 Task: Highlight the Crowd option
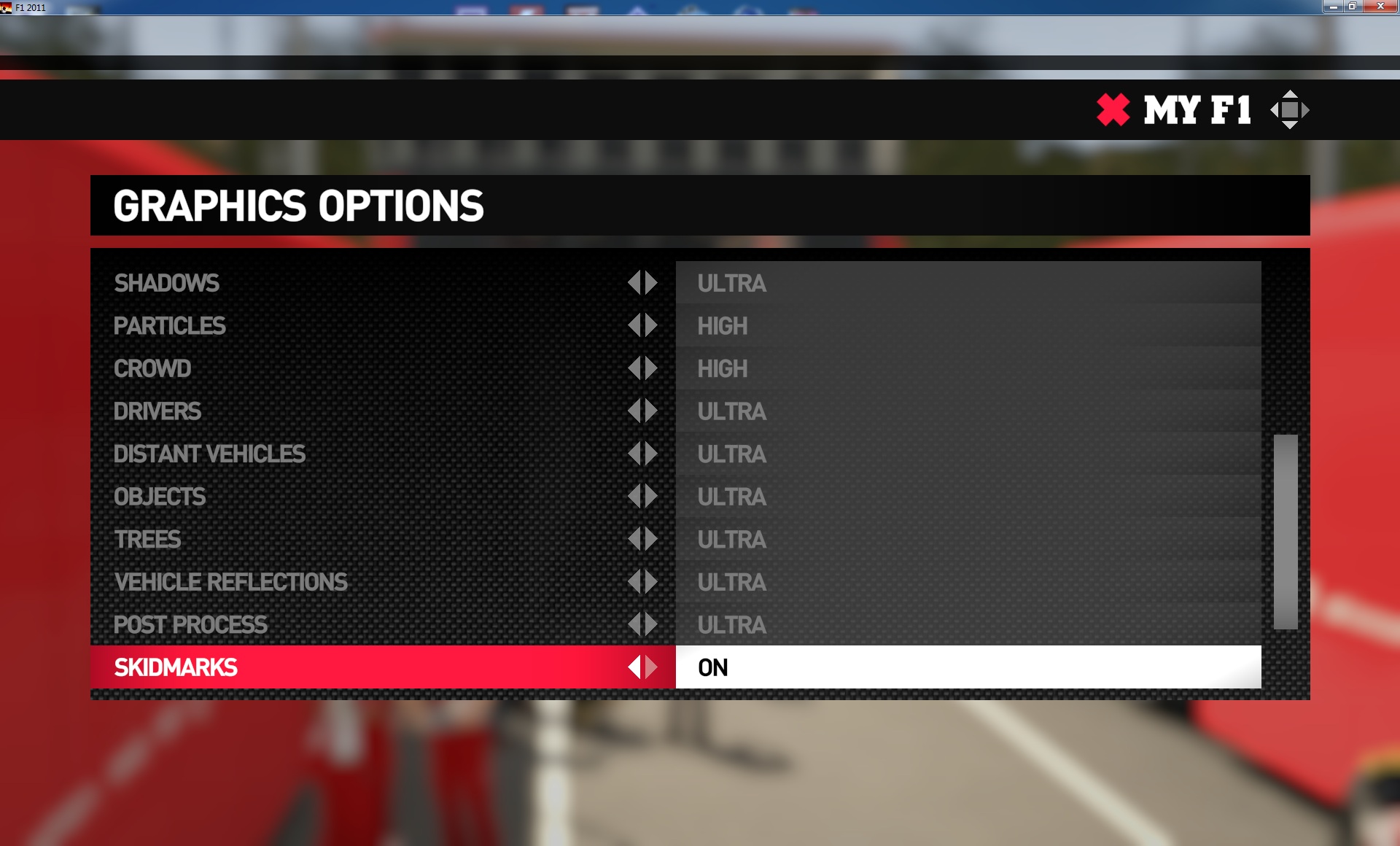tap(152, 368)
